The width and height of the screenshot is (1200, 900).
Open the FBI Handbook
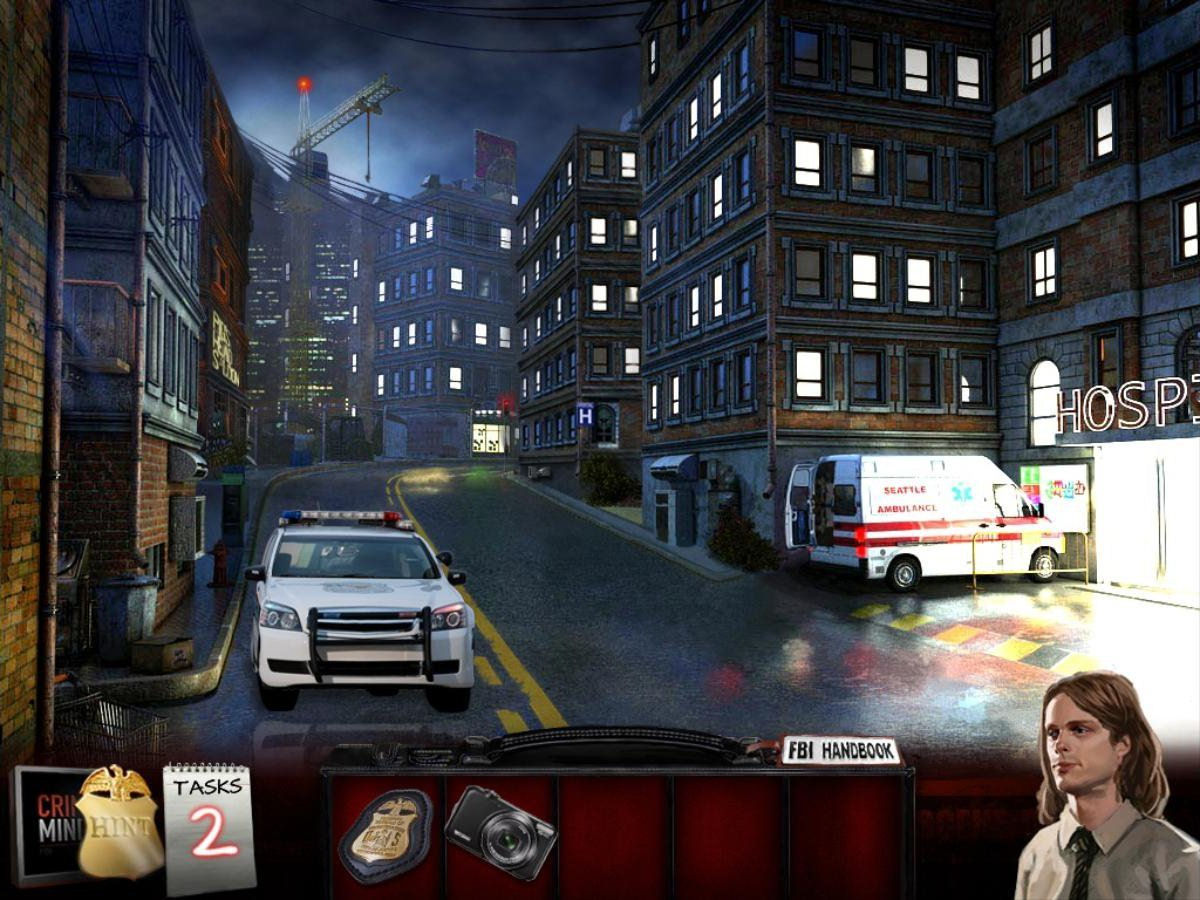click(x=840, y=752)
